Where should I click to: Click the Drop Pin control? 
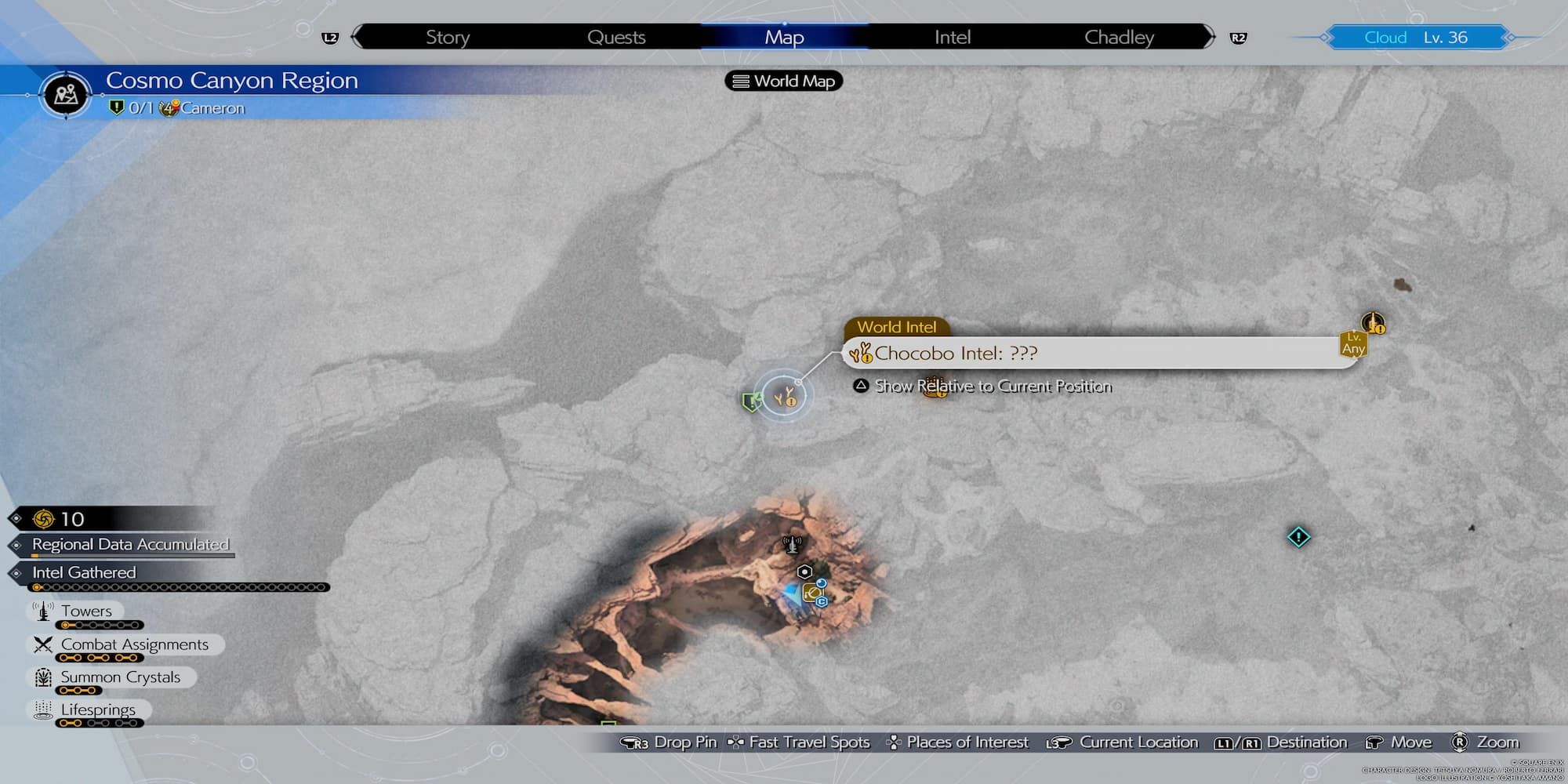tap(684, 742)
